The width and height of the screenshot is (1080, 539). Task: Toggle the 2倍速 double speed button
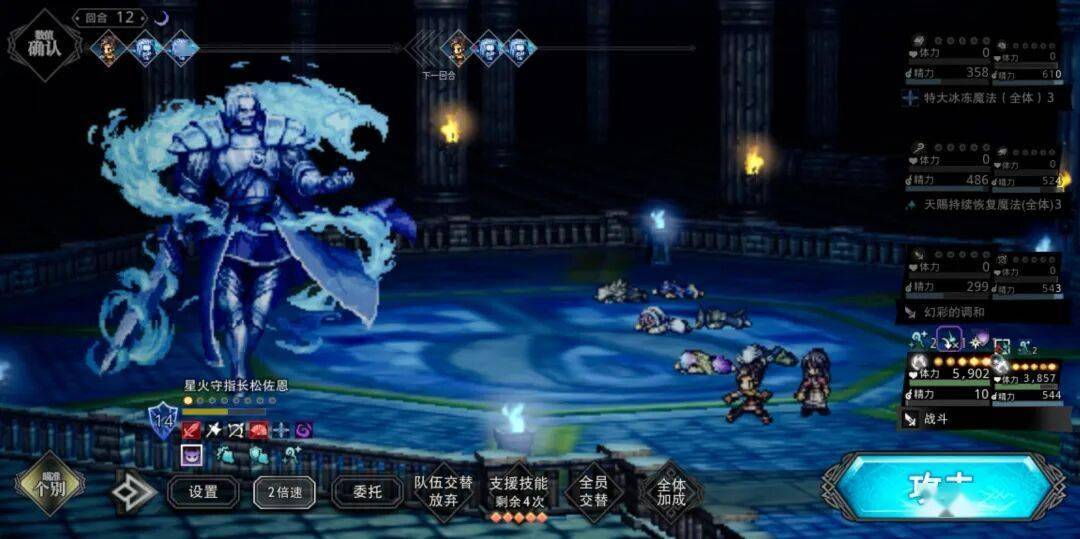(x=284, y=492)
